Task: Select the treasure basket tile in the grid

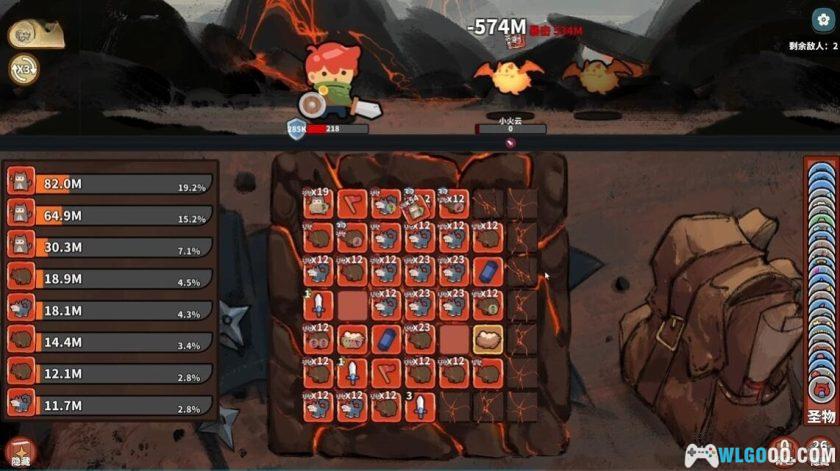Action: 352,339
